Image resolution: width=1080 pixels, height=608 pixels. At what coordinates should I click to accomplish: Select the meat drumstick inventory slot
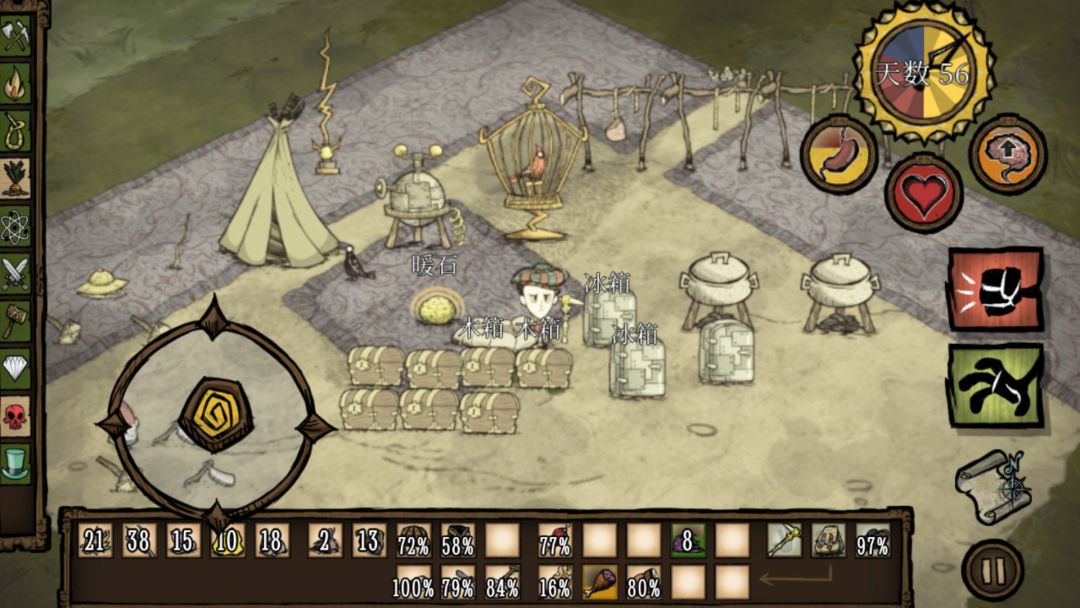pos(600,582)
